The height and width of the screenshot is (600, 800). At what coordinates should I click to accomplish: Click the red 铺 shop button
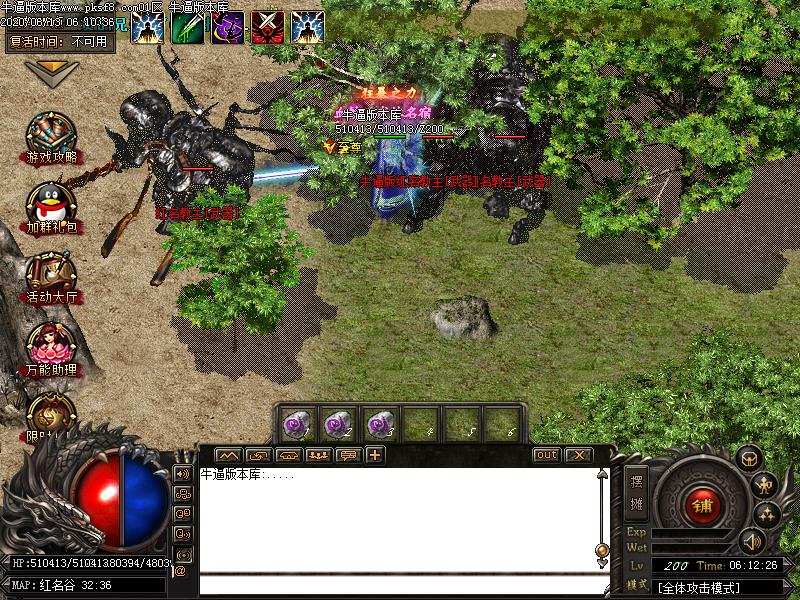coord(703,504)
